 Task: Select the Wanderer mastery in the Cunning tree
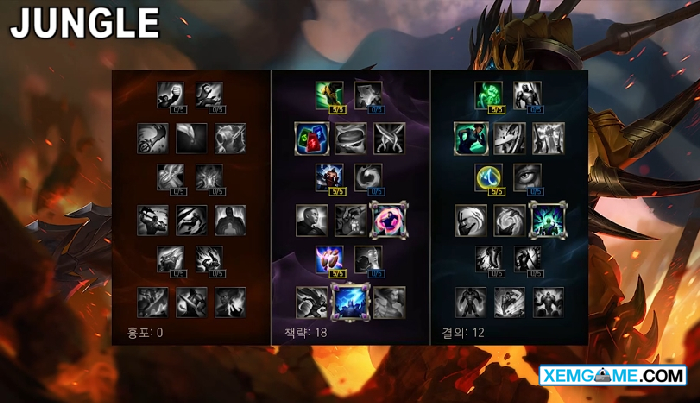(x=330, y=94)
